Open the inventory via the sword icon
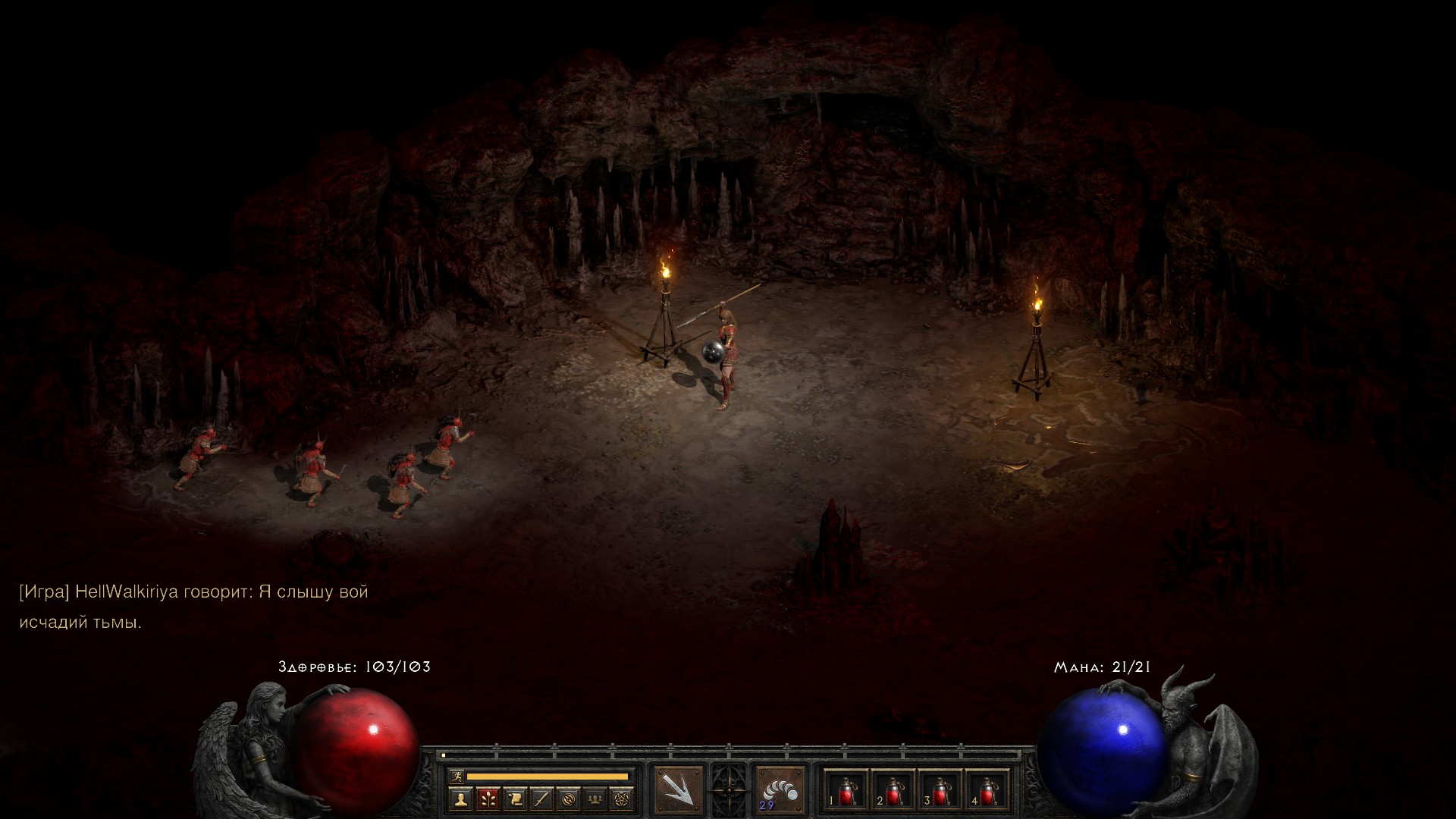Image resolution: width=1456 pixels, height=819 pixels. 542,799
